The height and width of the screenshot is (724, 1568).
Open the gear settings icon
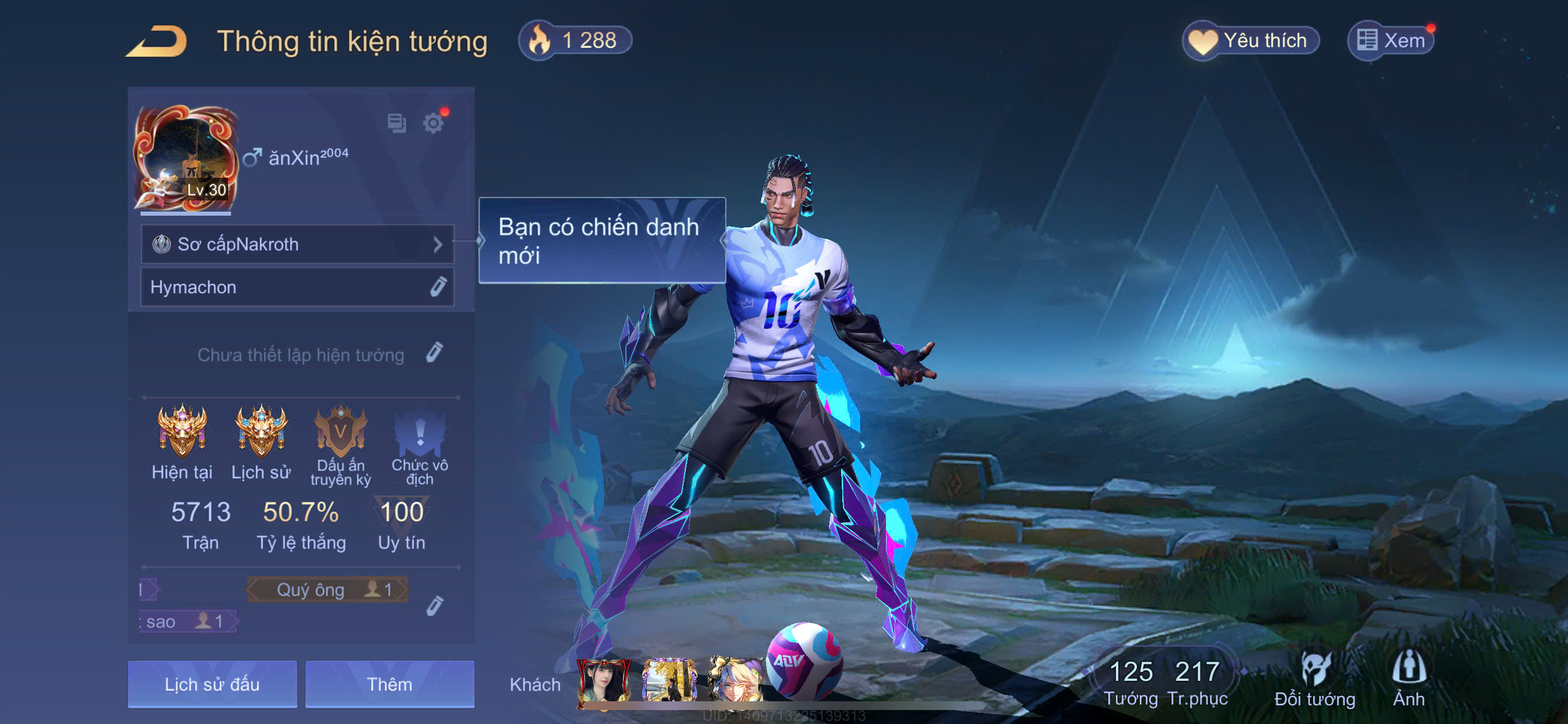point(433,123)
